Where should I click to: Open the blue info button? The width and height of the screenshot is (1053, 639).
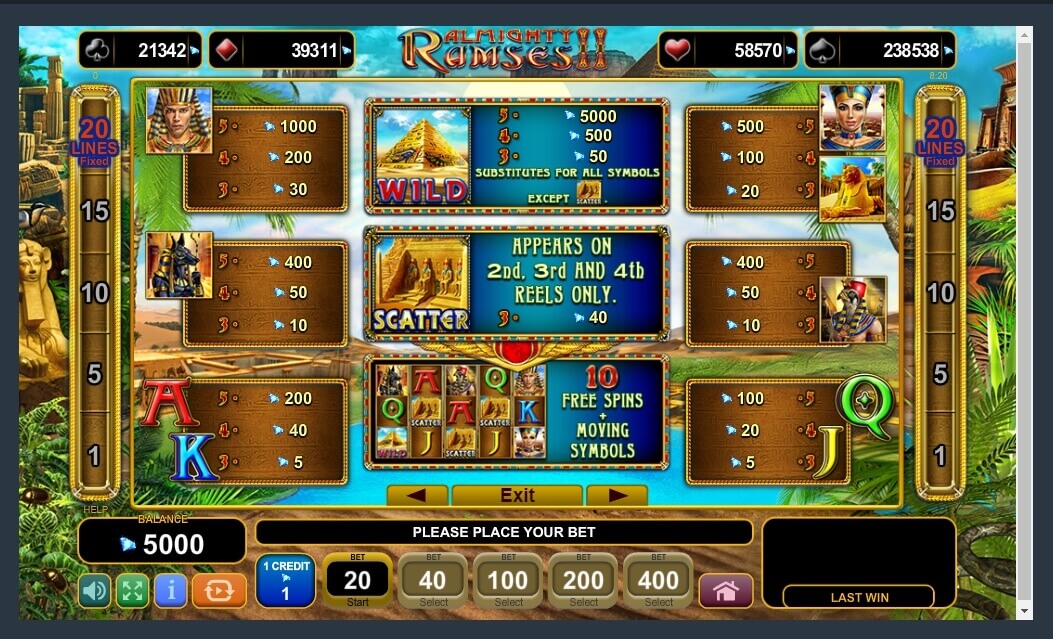click(x=170, y=590)
